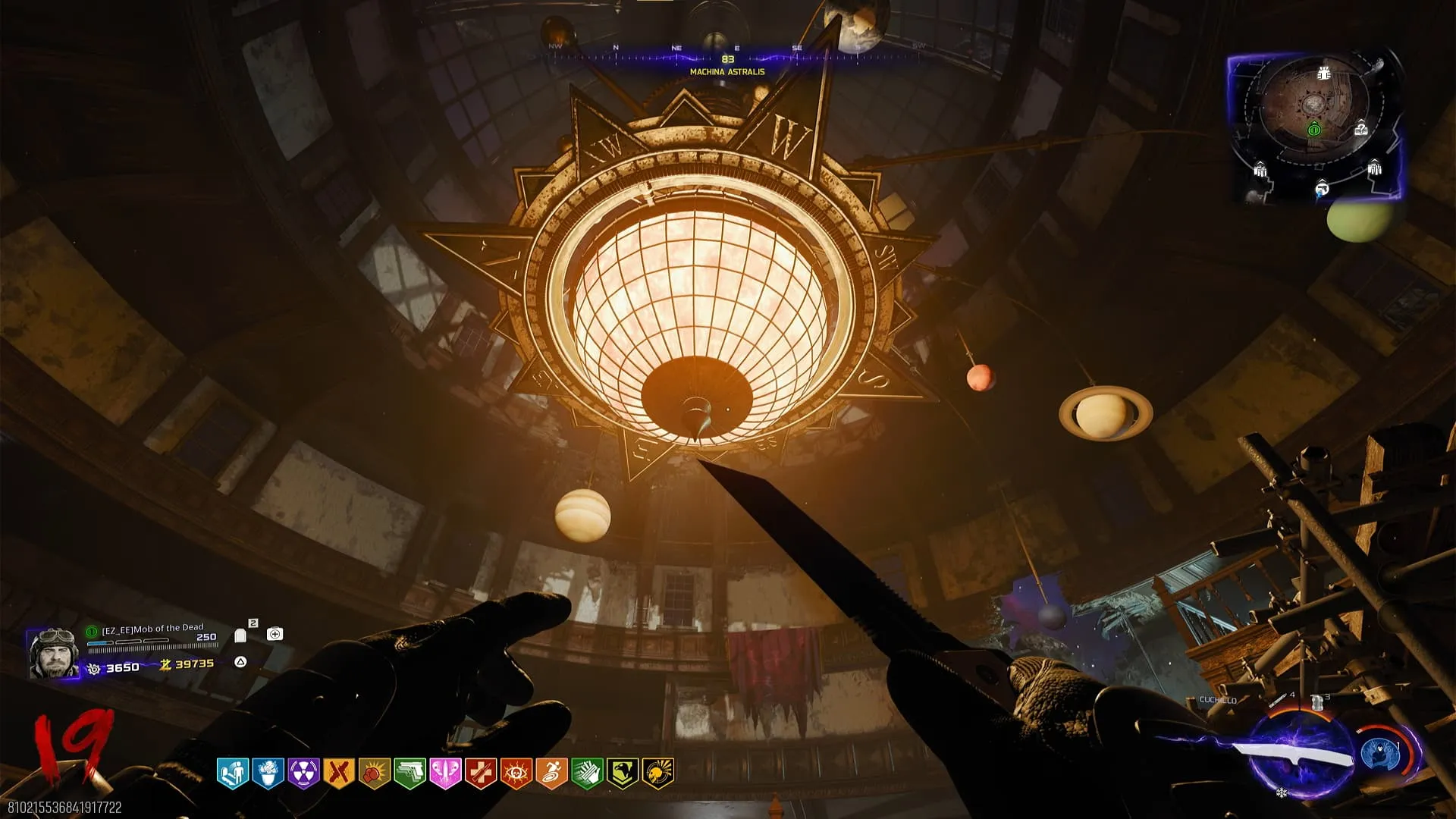Select the eagle head perk icon

(623, 773)
